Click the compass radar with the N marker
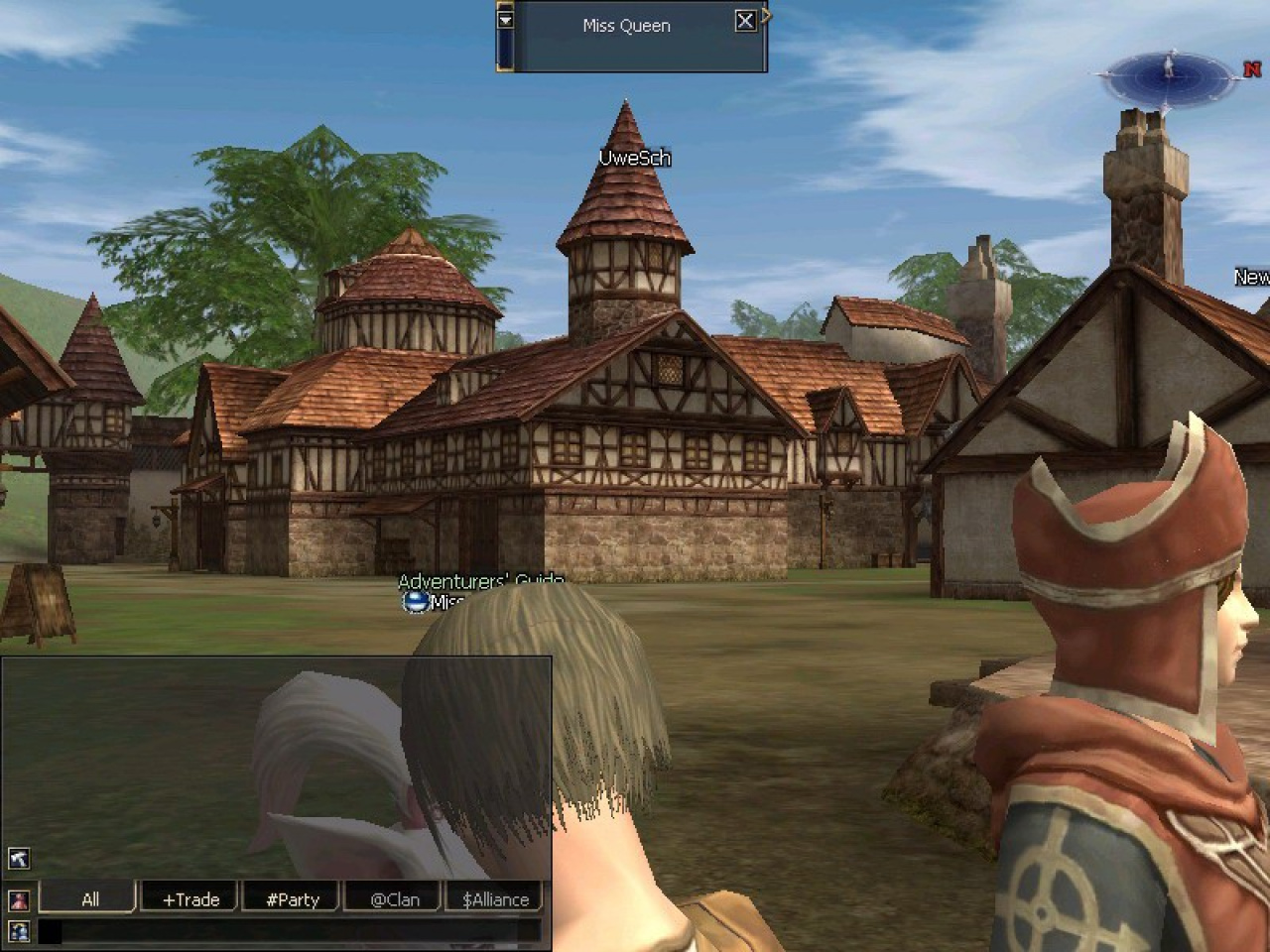1270x952 pixels. pyautogui.click(x=1170, y=72)
